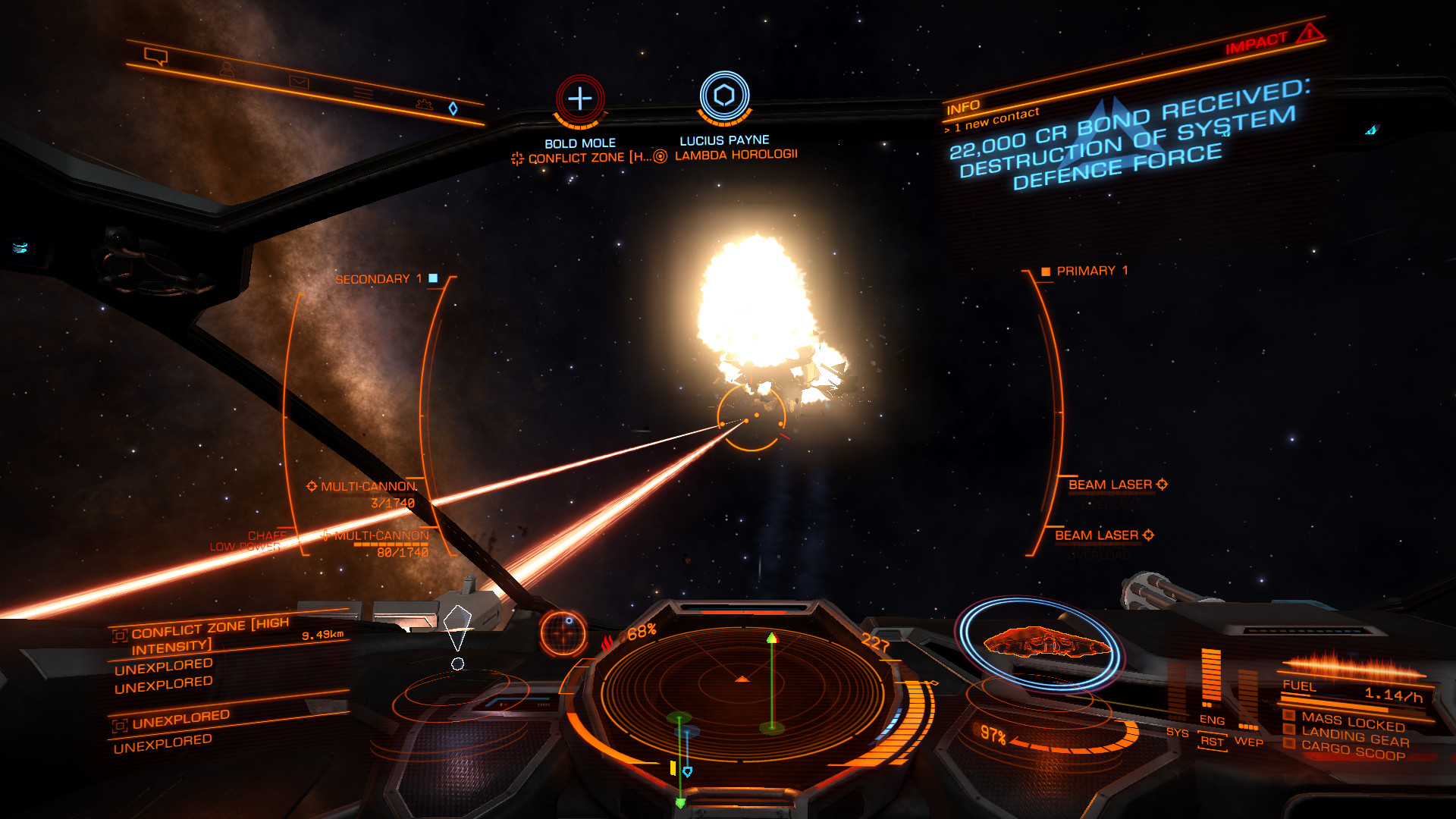The width and height of the screenshot is (1456, 819).
Task: Open the comms bar gear icon
Action: pyautogui.click(x=424, y=105)
